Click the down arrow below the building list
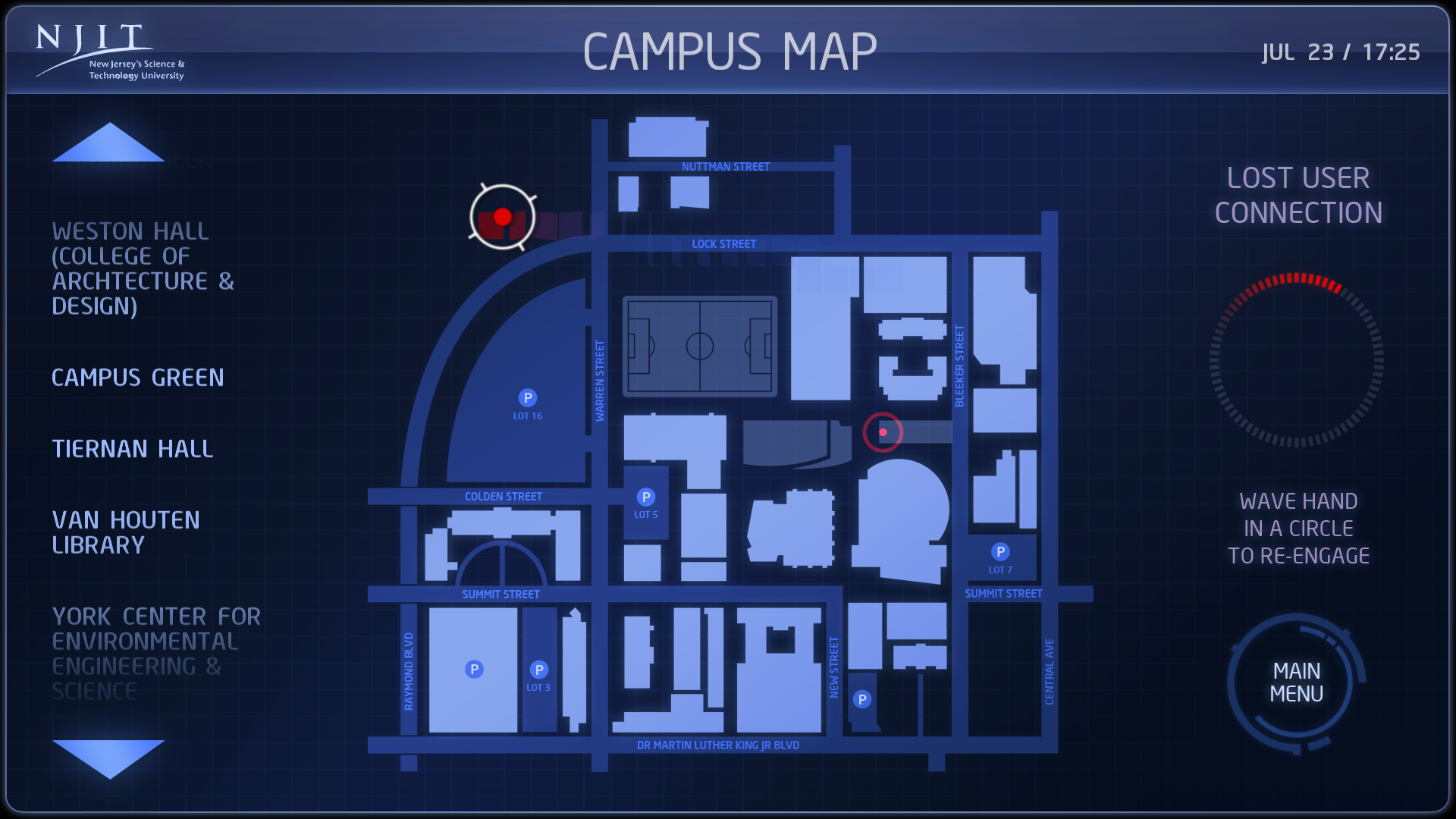This screenshot has width=1456, height=819. [108, 758]
